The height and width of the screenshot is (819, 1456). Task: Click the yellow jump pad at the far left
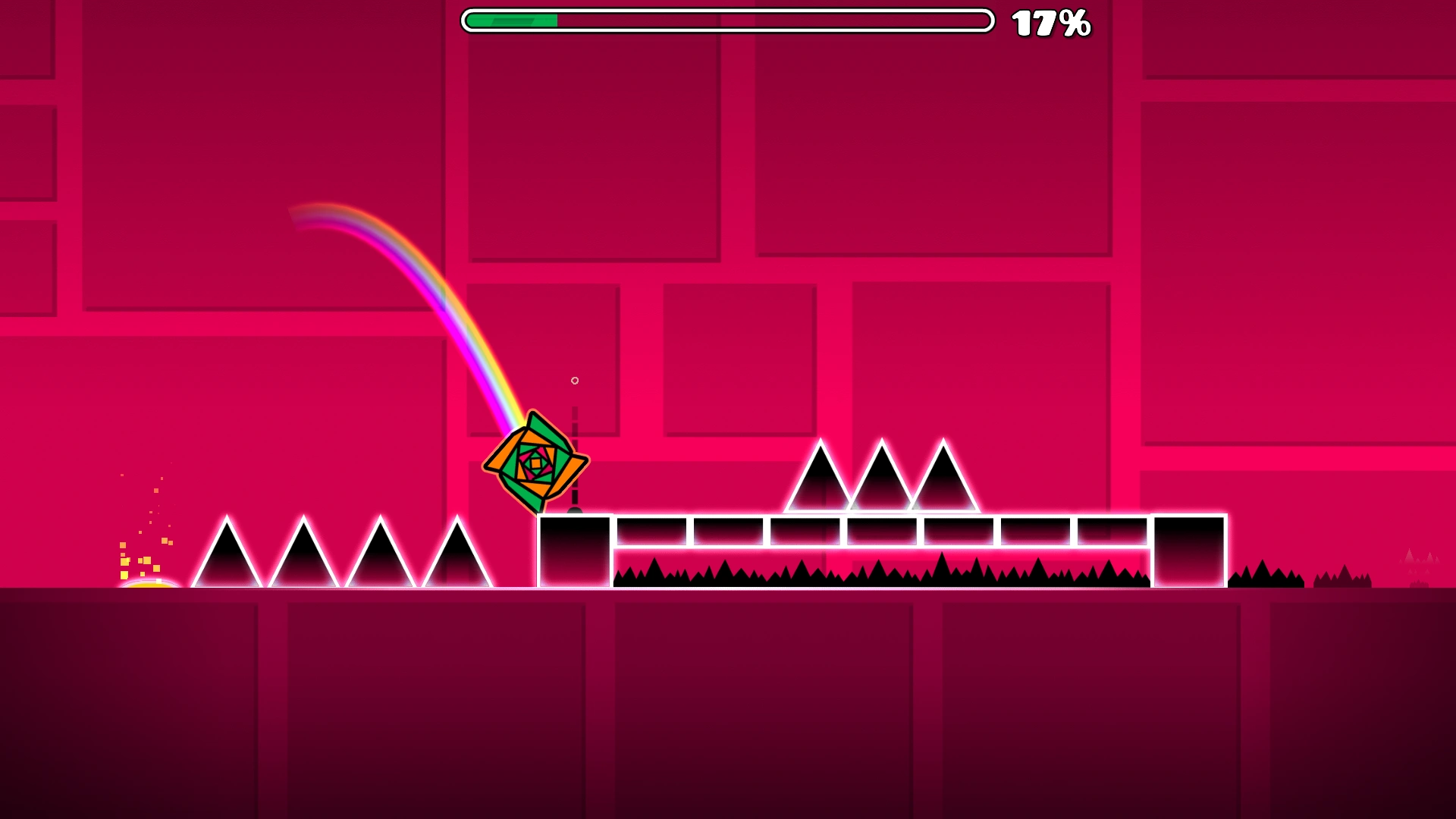tap(149, 584)
